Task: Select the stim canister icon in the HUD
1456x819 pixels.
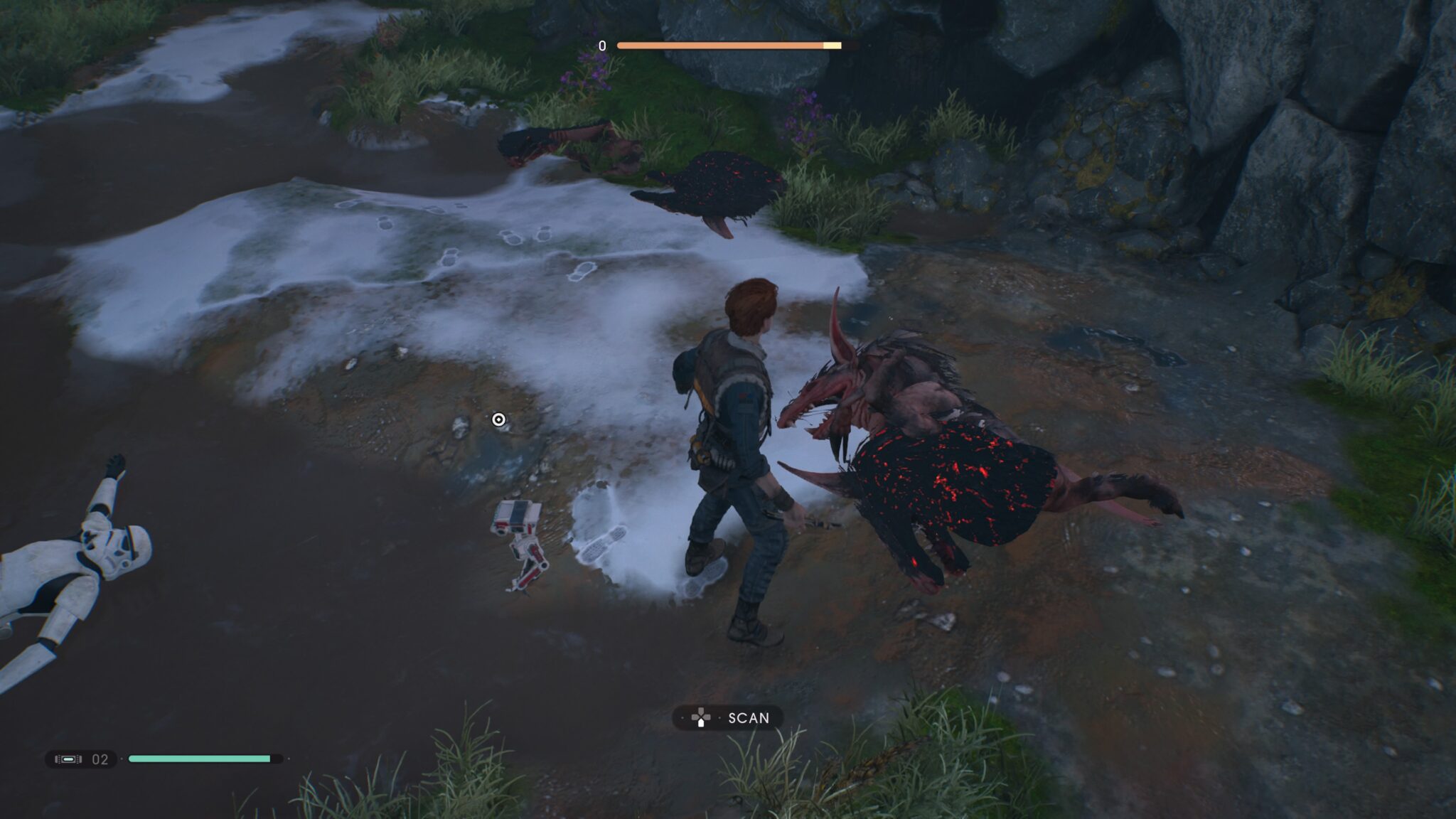Action: click(68, 759)
